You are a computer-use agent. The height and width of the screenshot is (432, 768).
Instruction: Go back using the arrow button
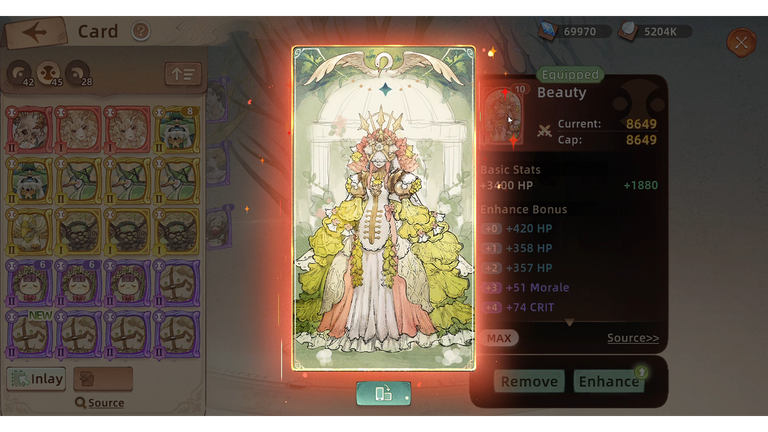click(x=35, y=32)
